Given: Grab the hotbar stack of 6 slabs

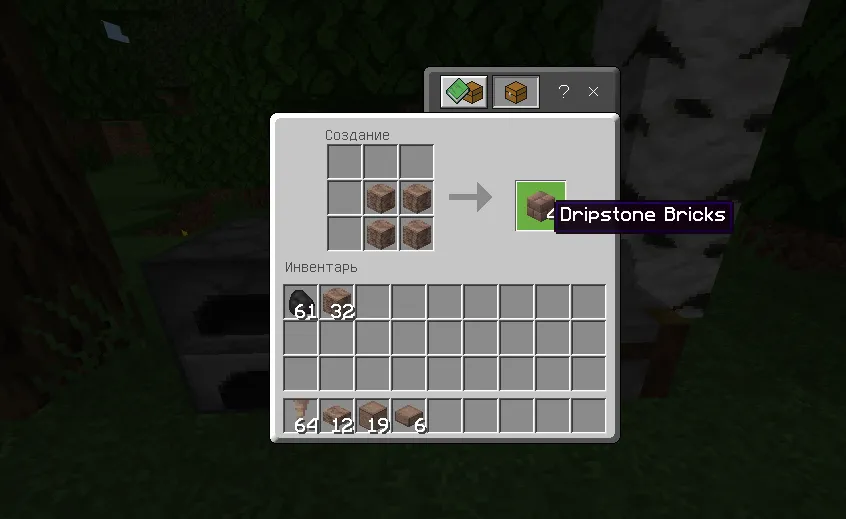Looking at the screenshot, I should click(409, 416).
